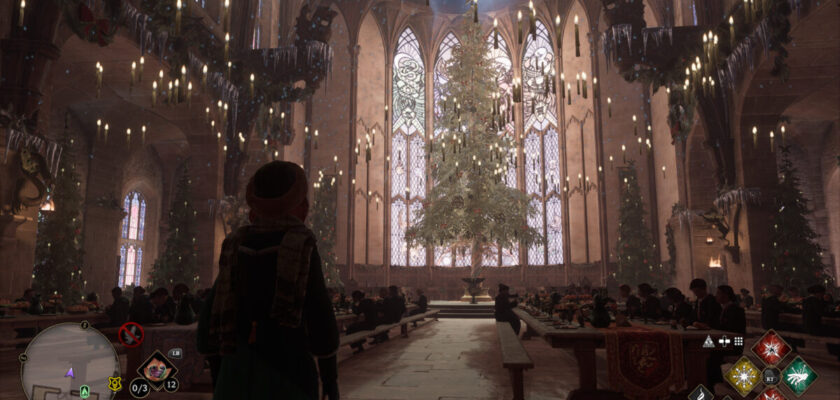Click the circular minimap

click(x=70, y=361)
